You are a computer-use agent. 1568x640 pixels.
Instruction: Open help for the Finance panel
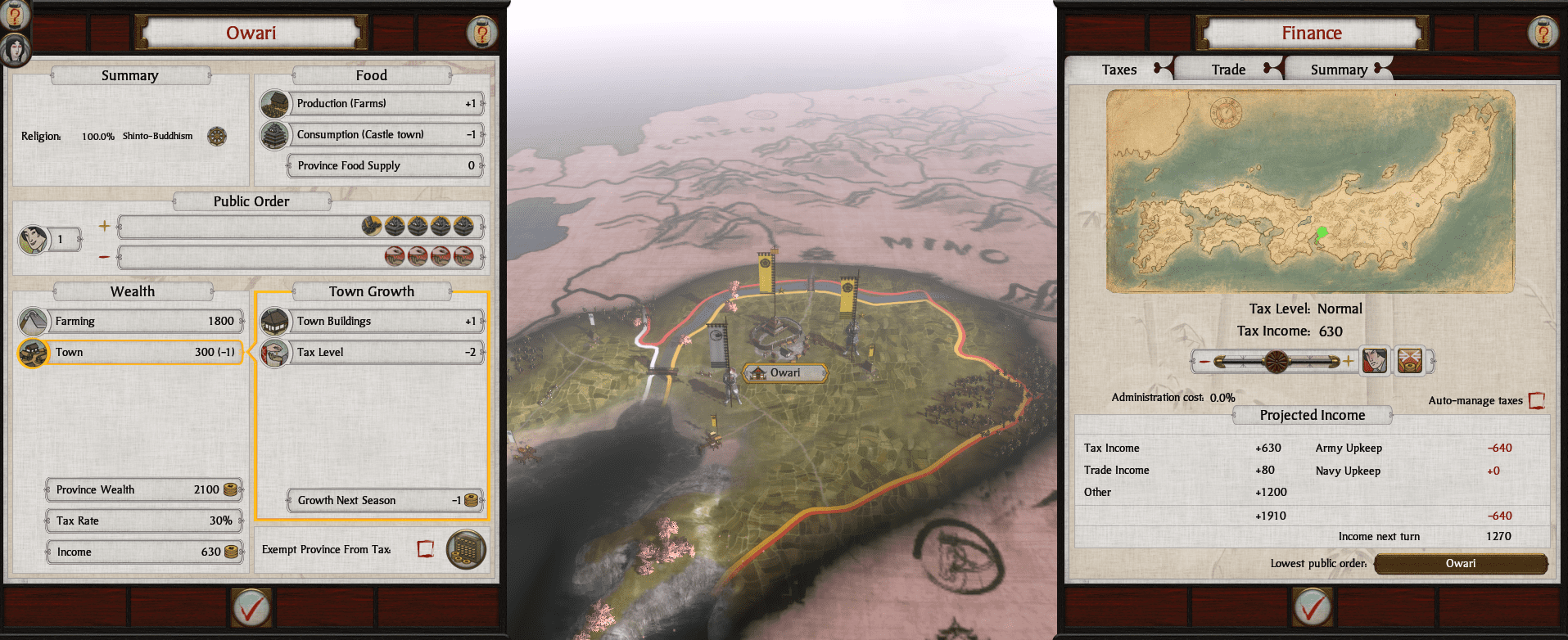(x=1543, y=33)
